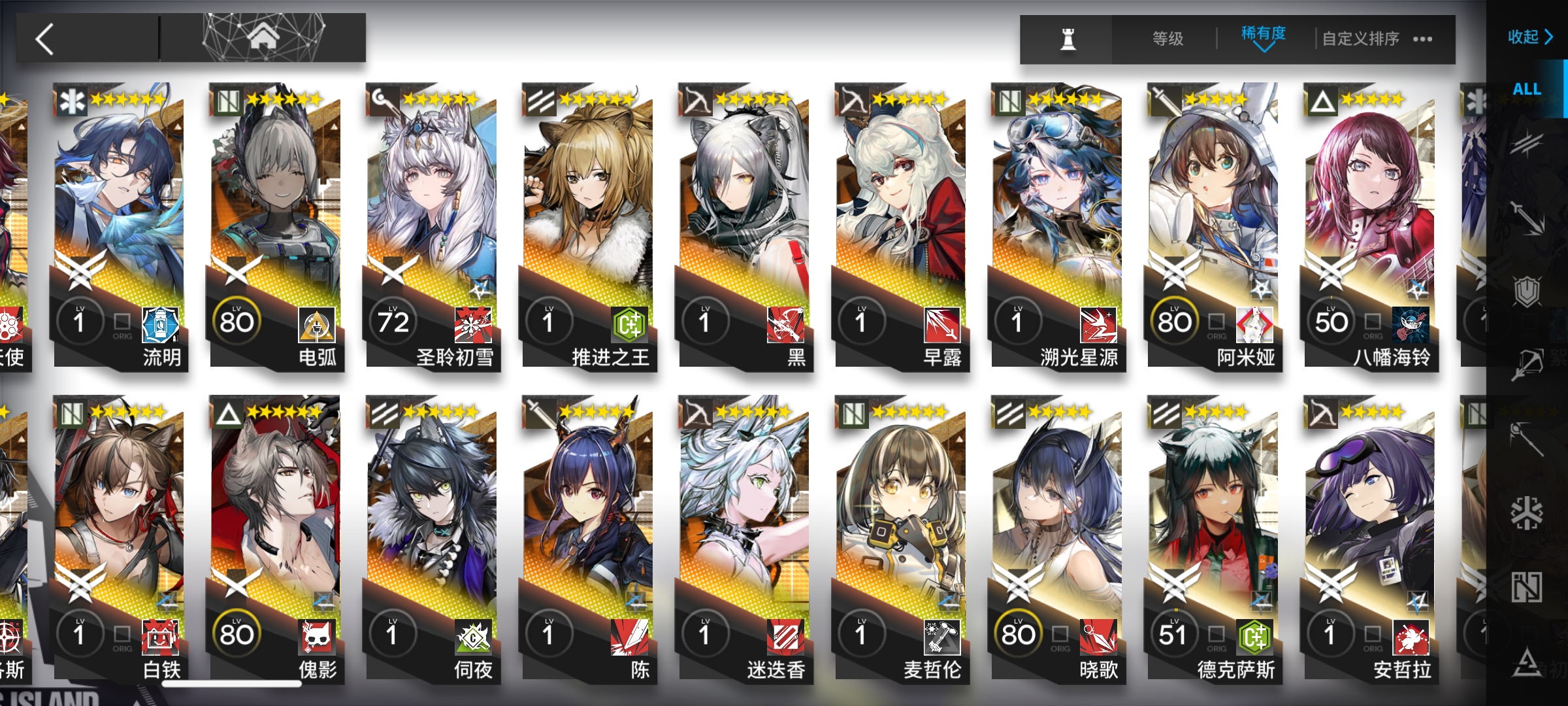This screenshot has height=706, width=1568.
Task: Select operator 电弧
Action: [x=275, y=222]
